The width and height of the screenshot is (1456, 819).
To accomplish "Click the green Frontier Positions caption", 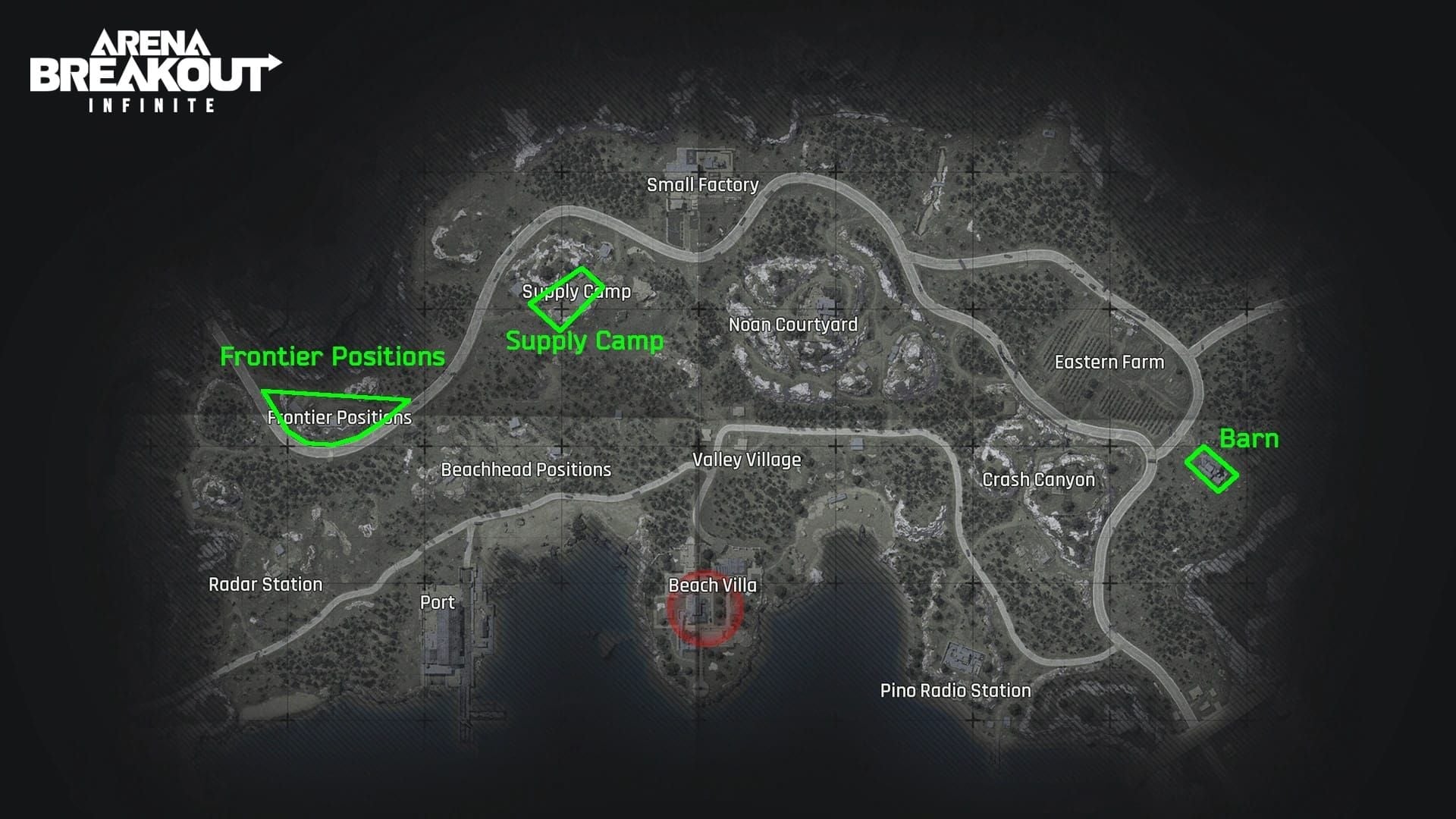I will click(332, 357).
